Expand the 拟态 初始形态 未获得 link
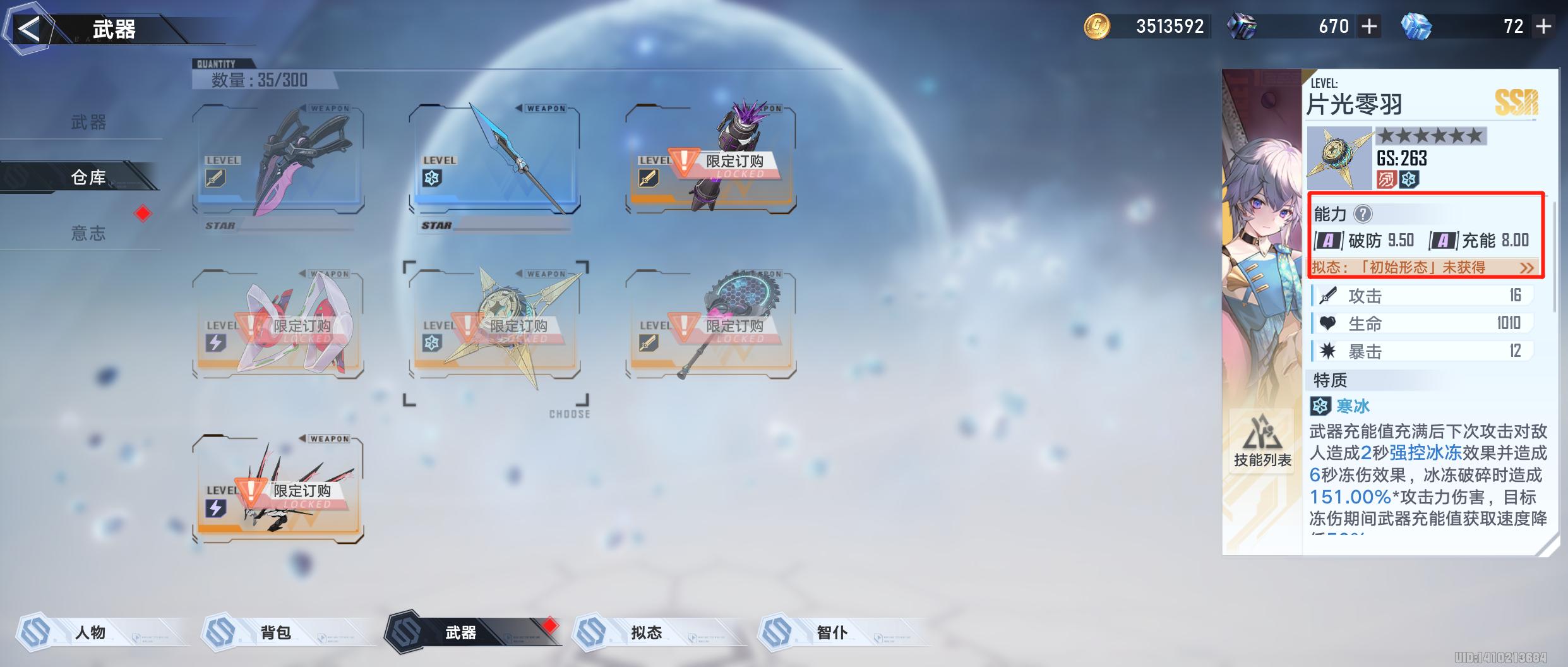 (1526, 268)
